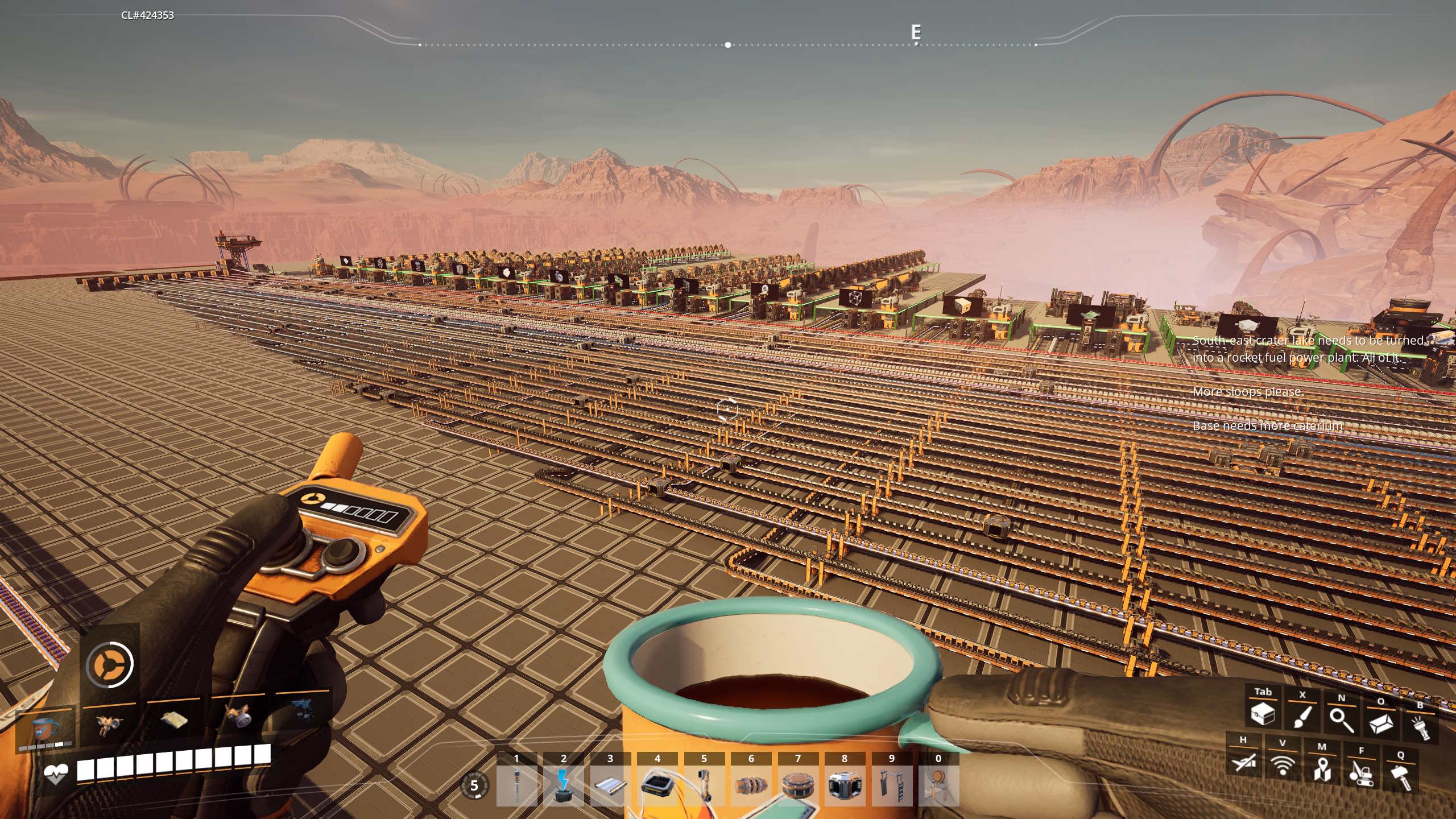This screenshot has width=1456, height=819.
Task: Pick the black square hopper hotbar slot
Action: tap(657, 785)
